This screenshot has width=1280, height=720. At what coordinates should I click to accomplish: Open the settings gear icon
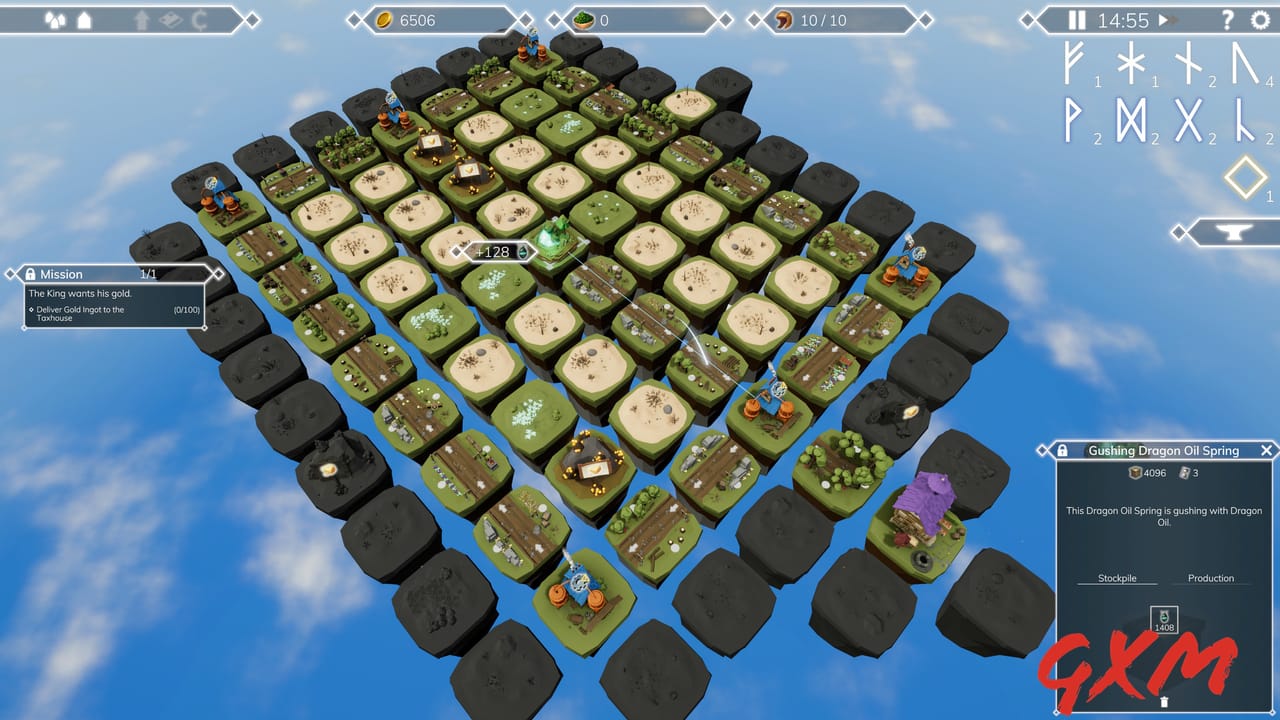1259,19
